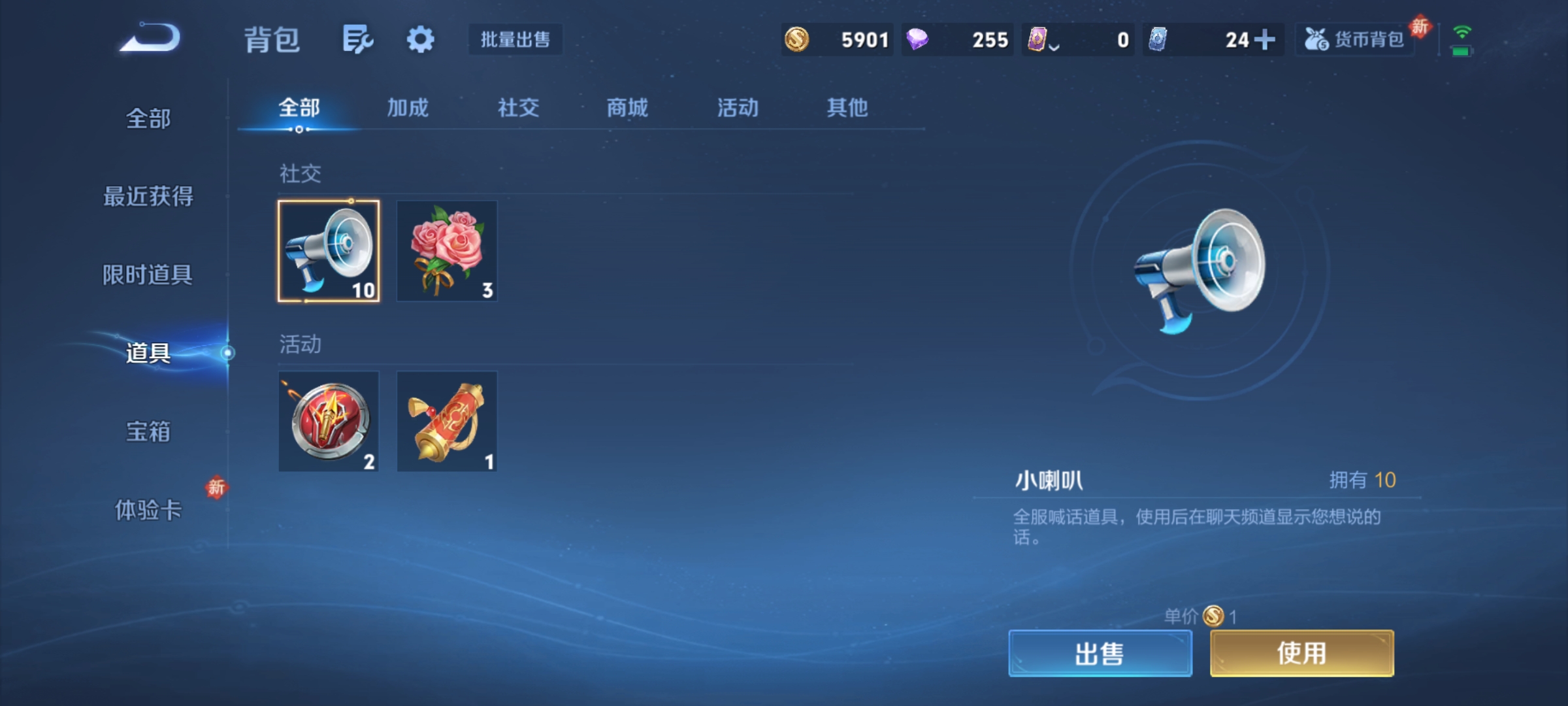The width and height of the screenshot is (1568, 706).
Task: Switch to the 社交 category tab
Action: point(517,108)
